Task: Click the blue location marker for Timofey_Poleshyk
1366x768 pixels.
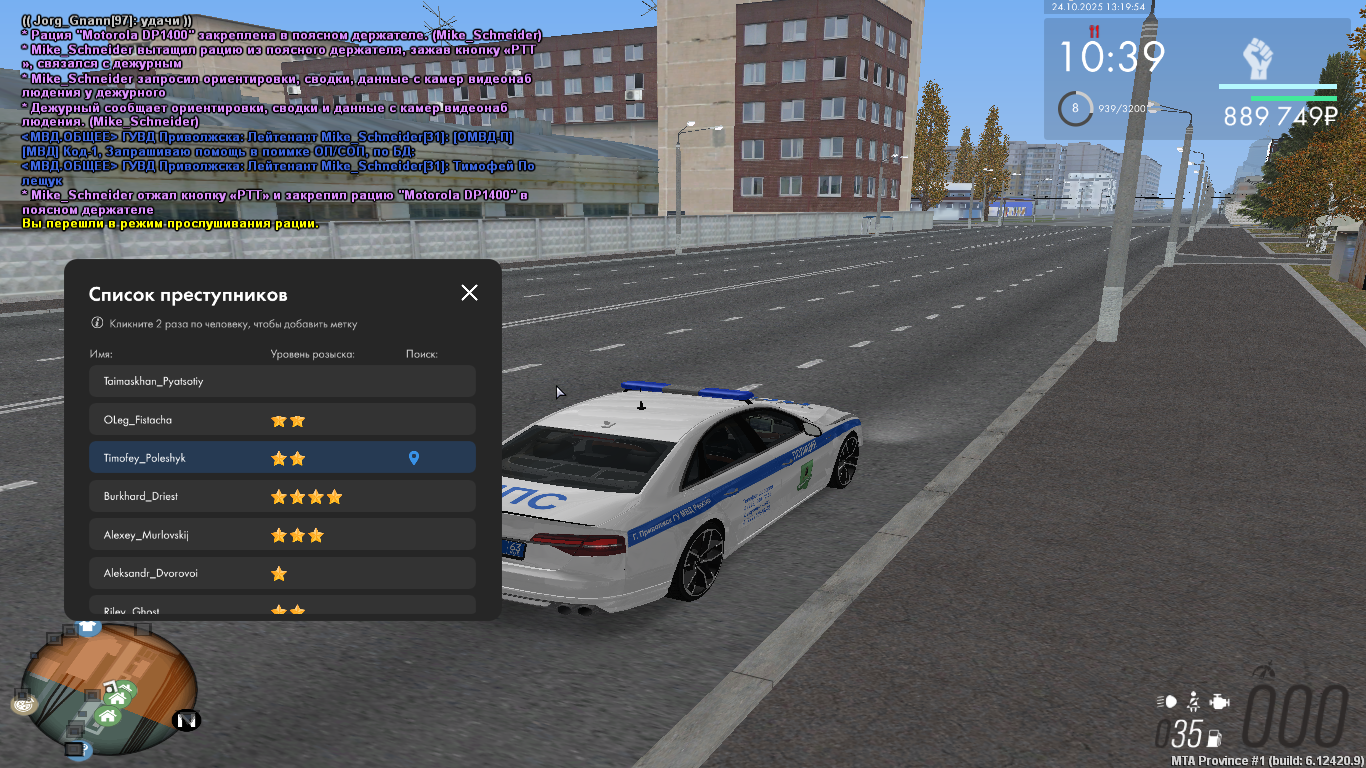Action: (x=414, y=458)
